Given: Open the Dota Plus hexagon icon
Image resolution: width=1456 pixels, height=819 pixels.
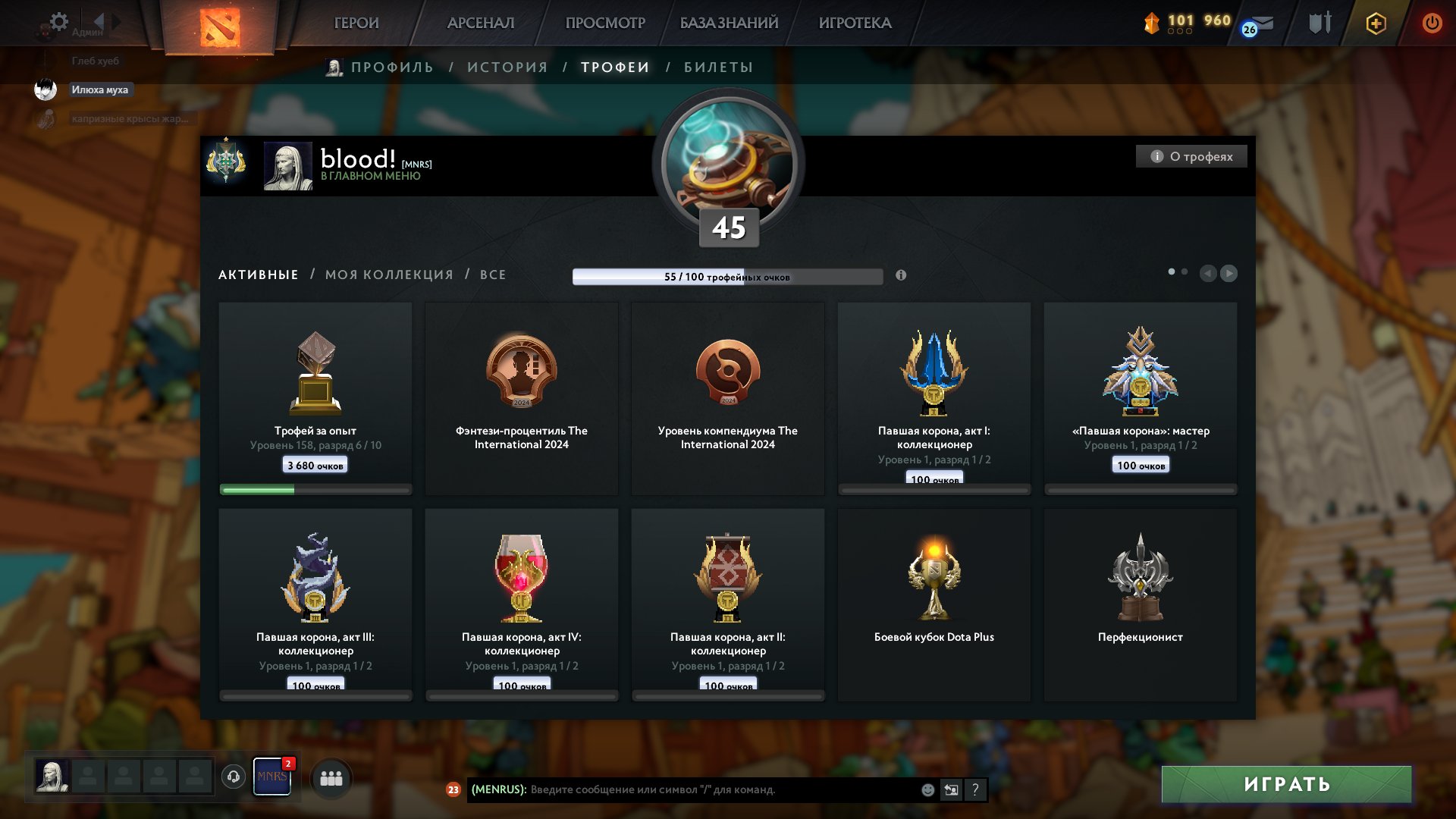Looking at the screenshot, I should (x=1376, y=24).
